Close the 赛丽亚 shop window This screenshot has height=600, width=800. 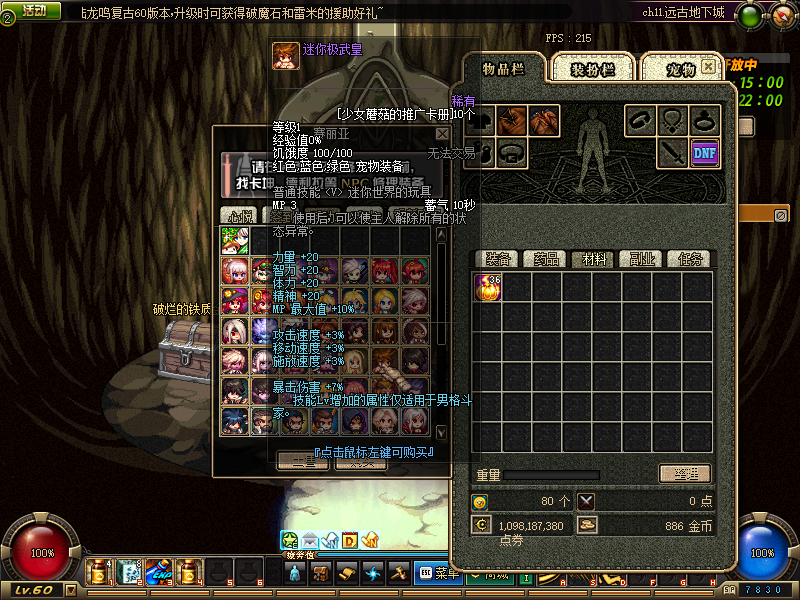tap(442, 133)
